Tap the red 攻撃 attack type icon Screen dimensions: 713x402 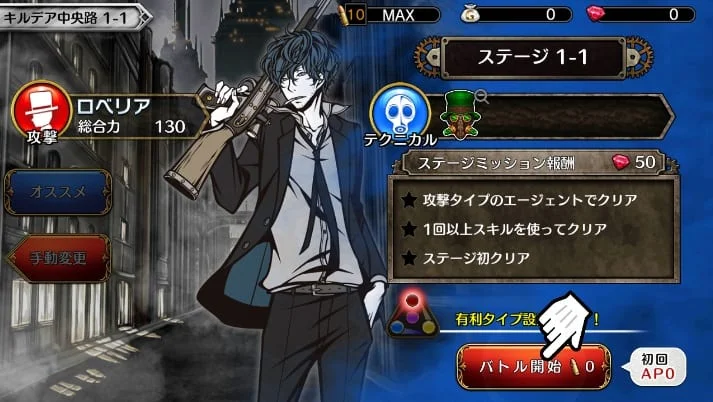click(41, 108)
